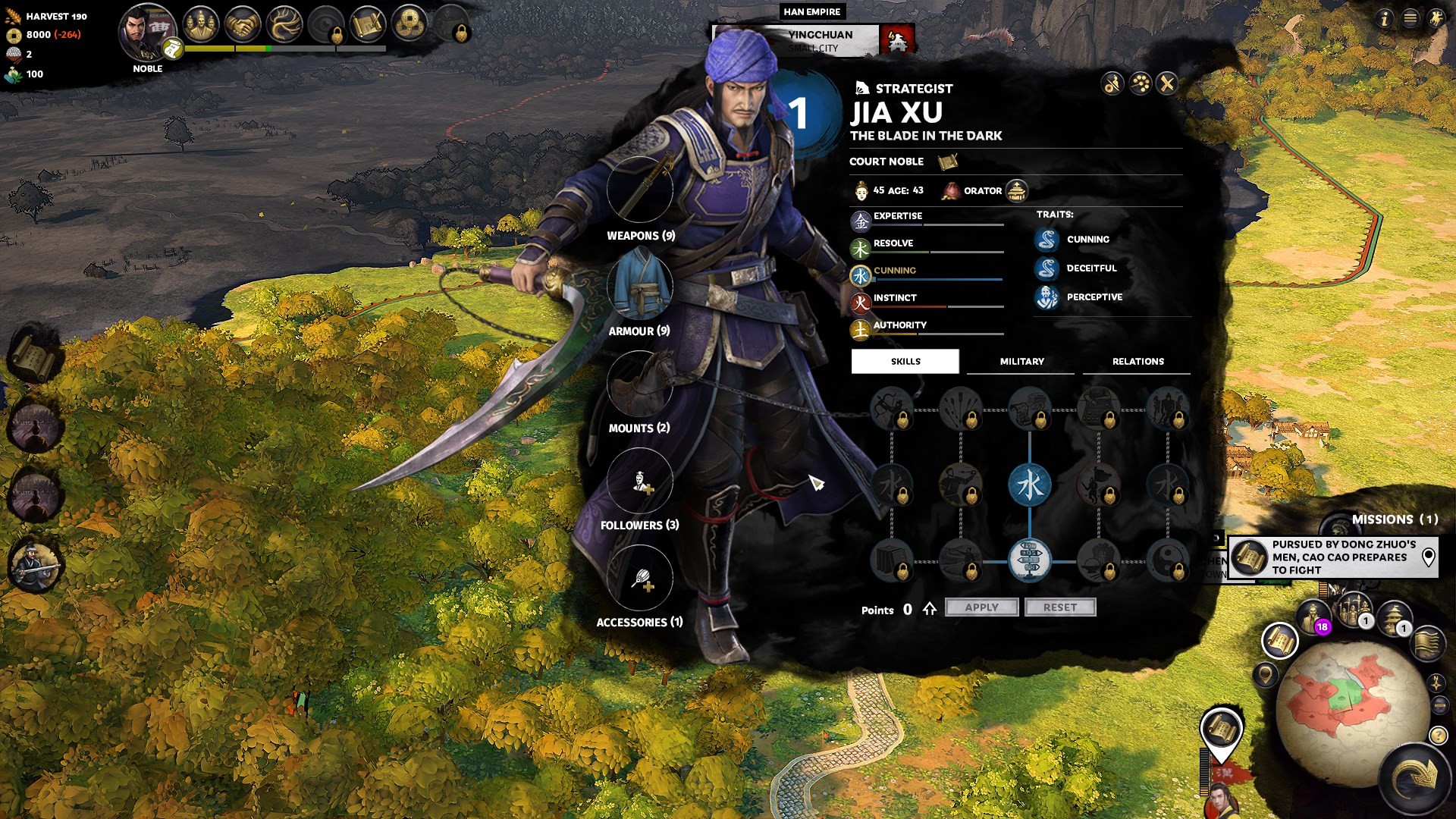Viewport: 1456px width, 819px height.
Task: Open the information advisor icon
Action: coord(1385,18)
